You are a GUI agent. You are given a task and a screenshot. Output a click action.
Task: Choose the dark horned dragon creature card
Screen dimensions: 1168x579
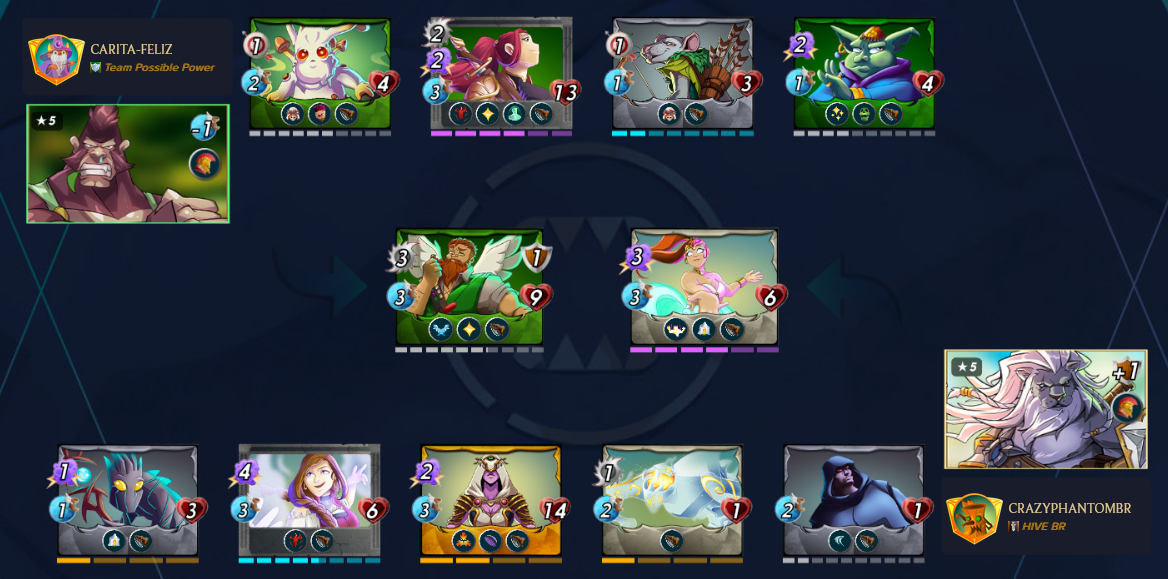pyautogui.click(x=128, y=497)
